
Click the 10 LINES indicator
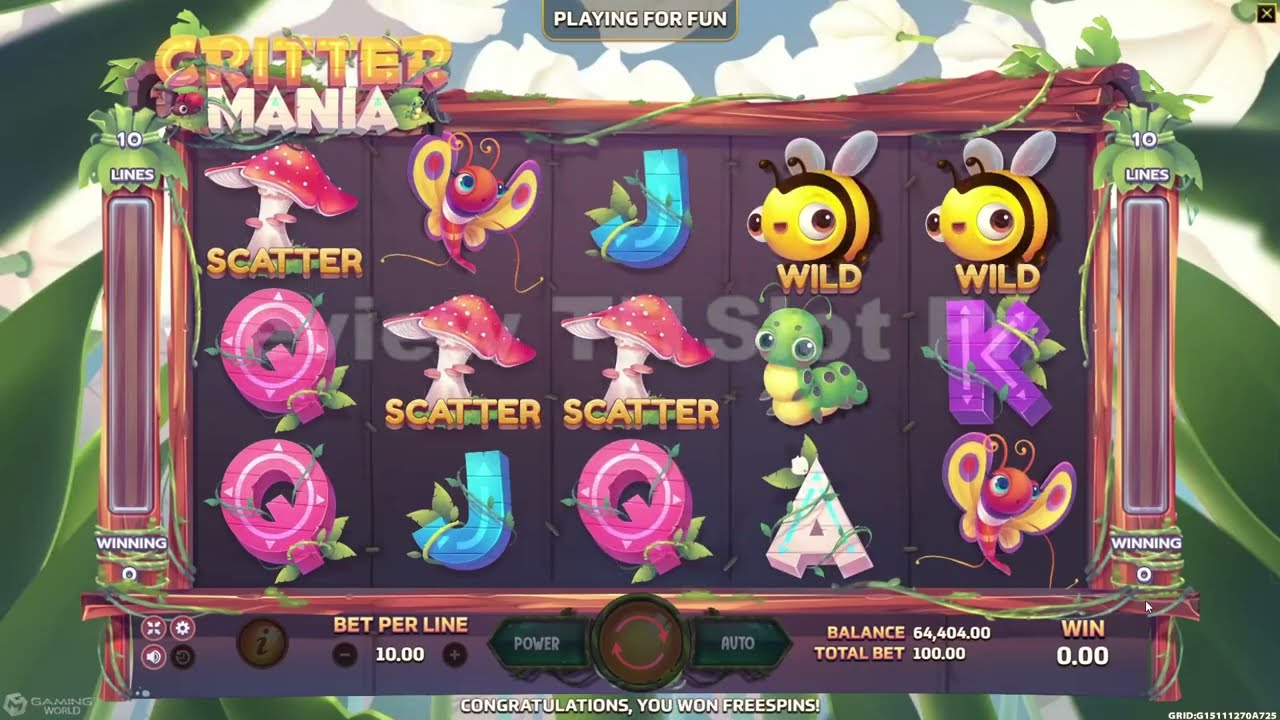(131, 155)
